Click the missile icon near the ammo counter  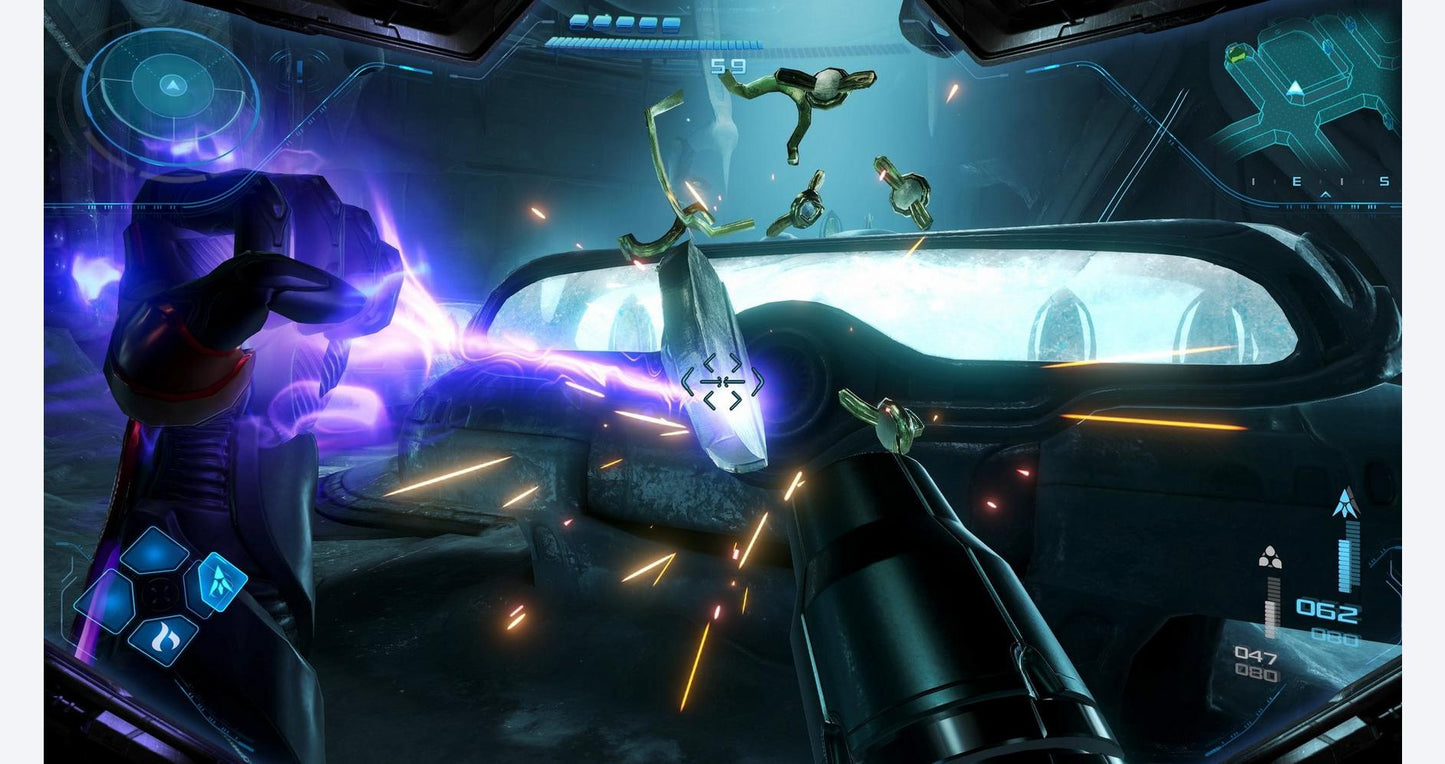pos(1347,502)
